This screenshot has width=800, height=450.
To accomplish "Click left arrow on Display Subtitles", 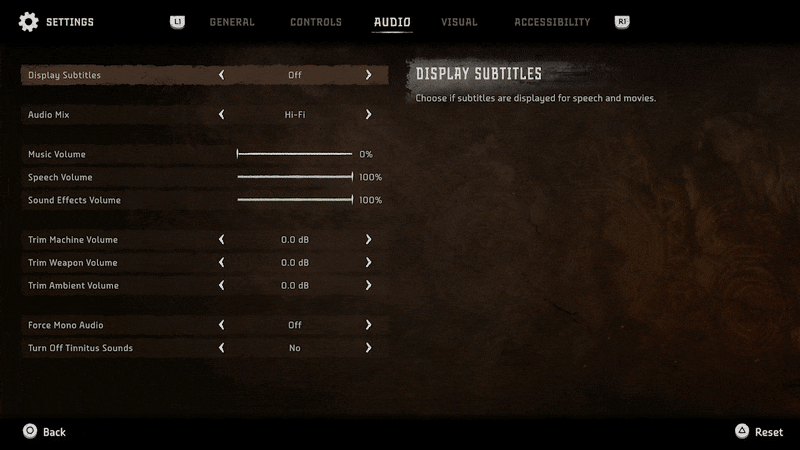I will click(x=221, y=75).
